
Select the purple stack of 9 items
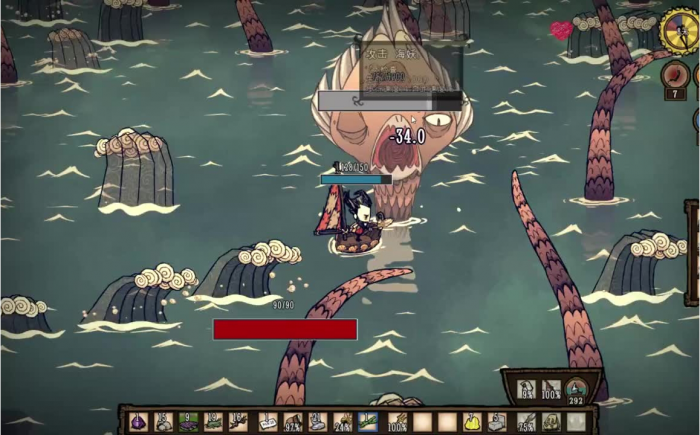tap(187, 422)
